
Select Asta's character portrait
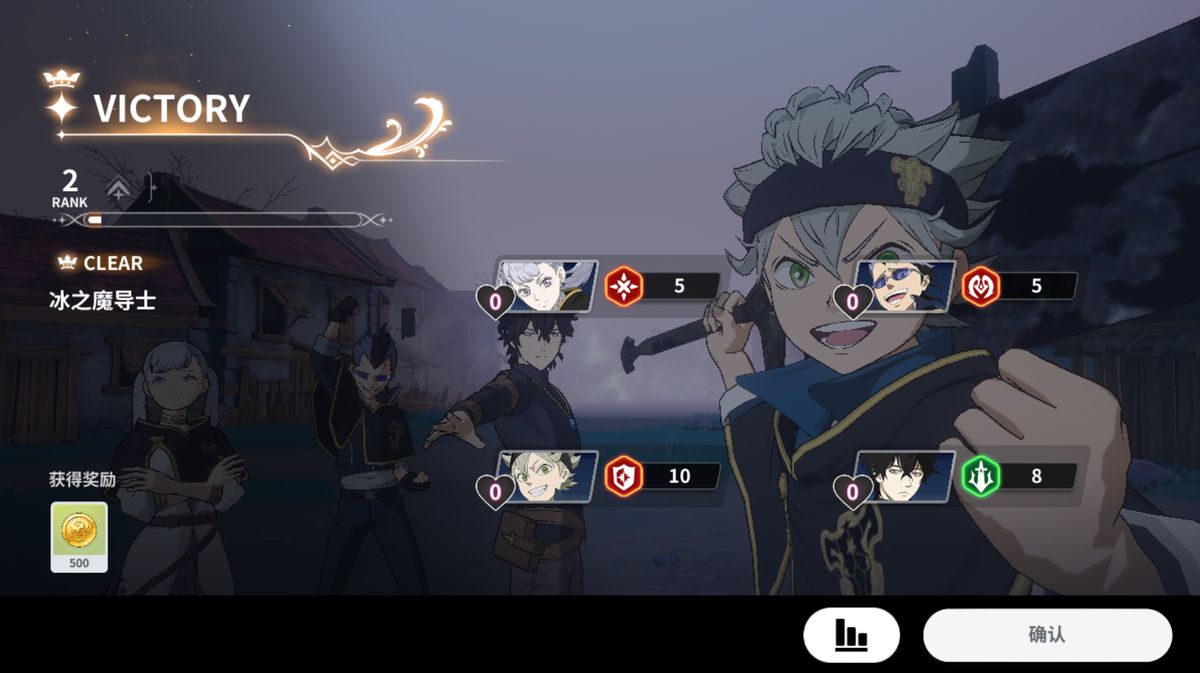[548, 477]
